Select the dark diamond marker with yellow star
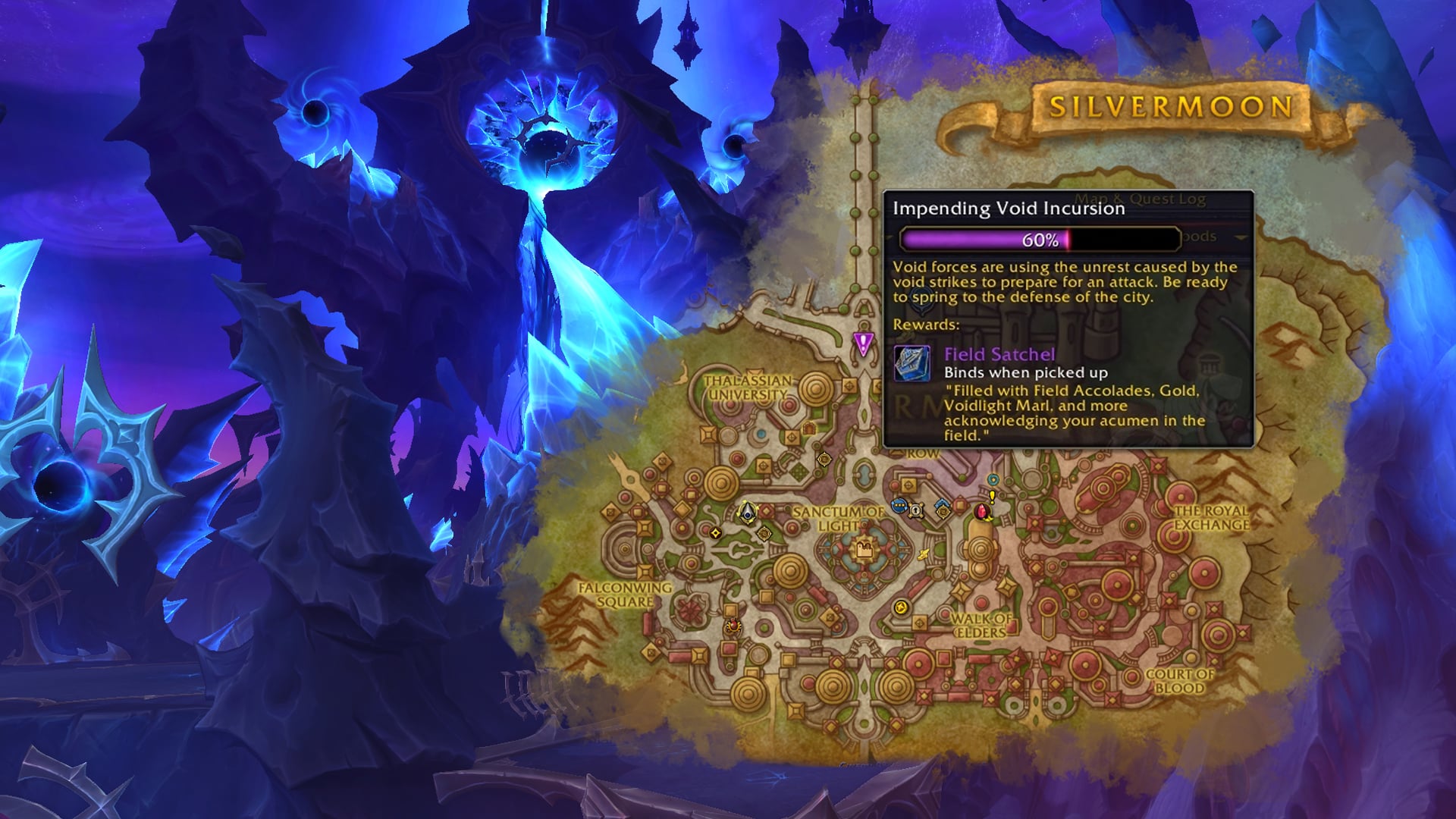 tap(715, 533)
